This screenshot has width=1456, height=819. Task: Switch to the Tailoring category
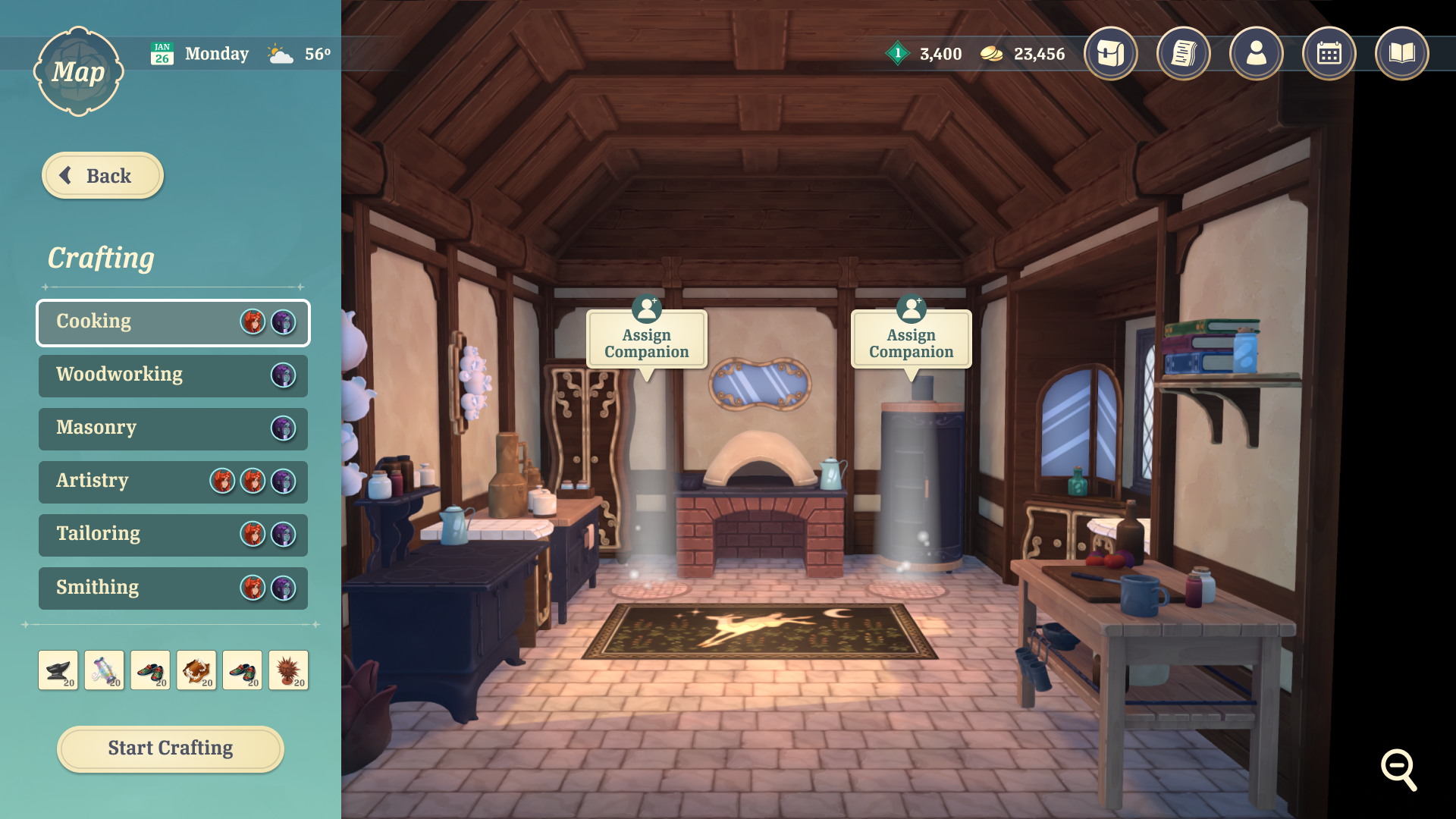(173, 535)
